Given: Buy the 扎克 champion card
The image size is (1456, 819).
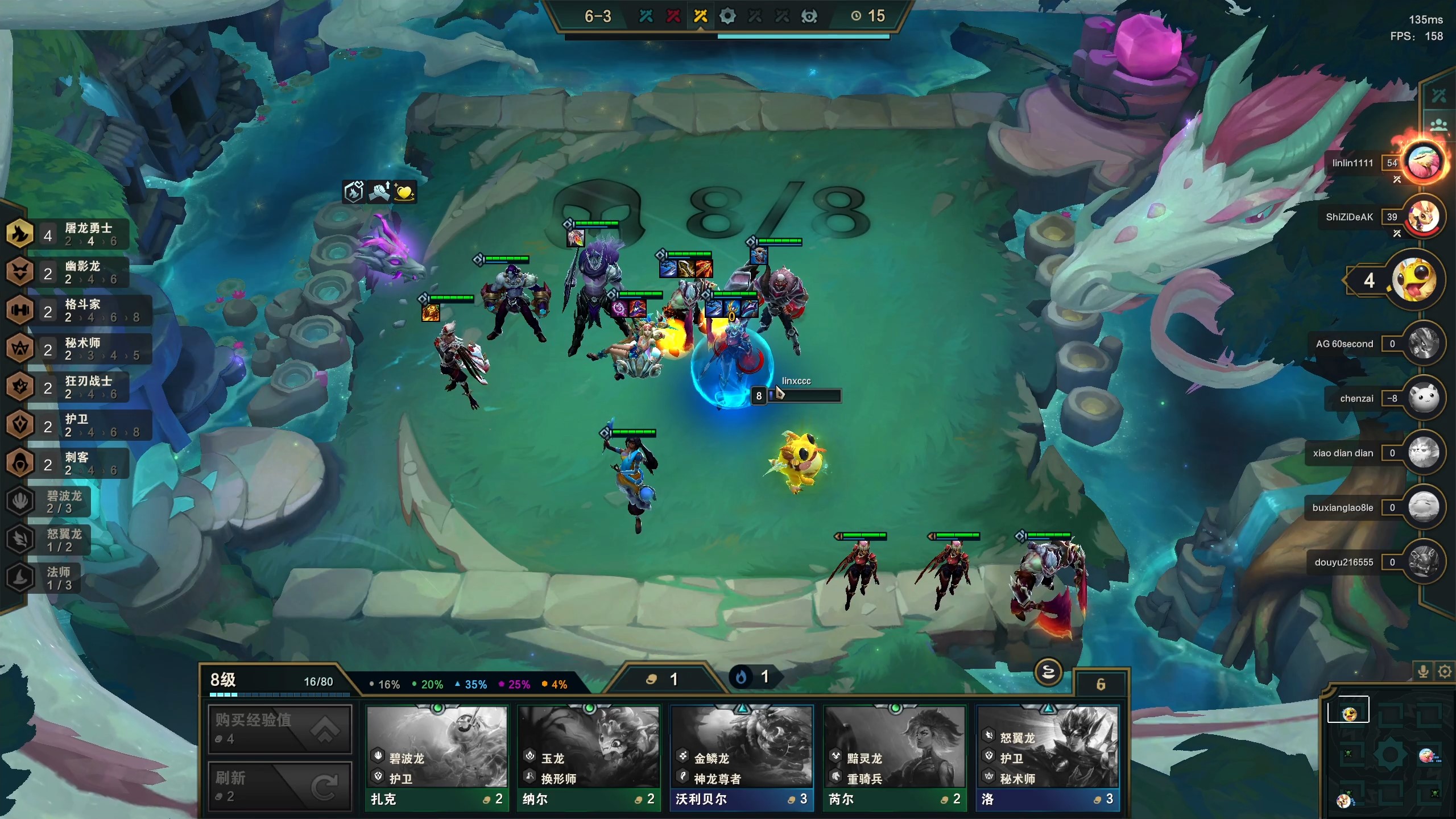Looking at the screenshot, I should [436, 758].
